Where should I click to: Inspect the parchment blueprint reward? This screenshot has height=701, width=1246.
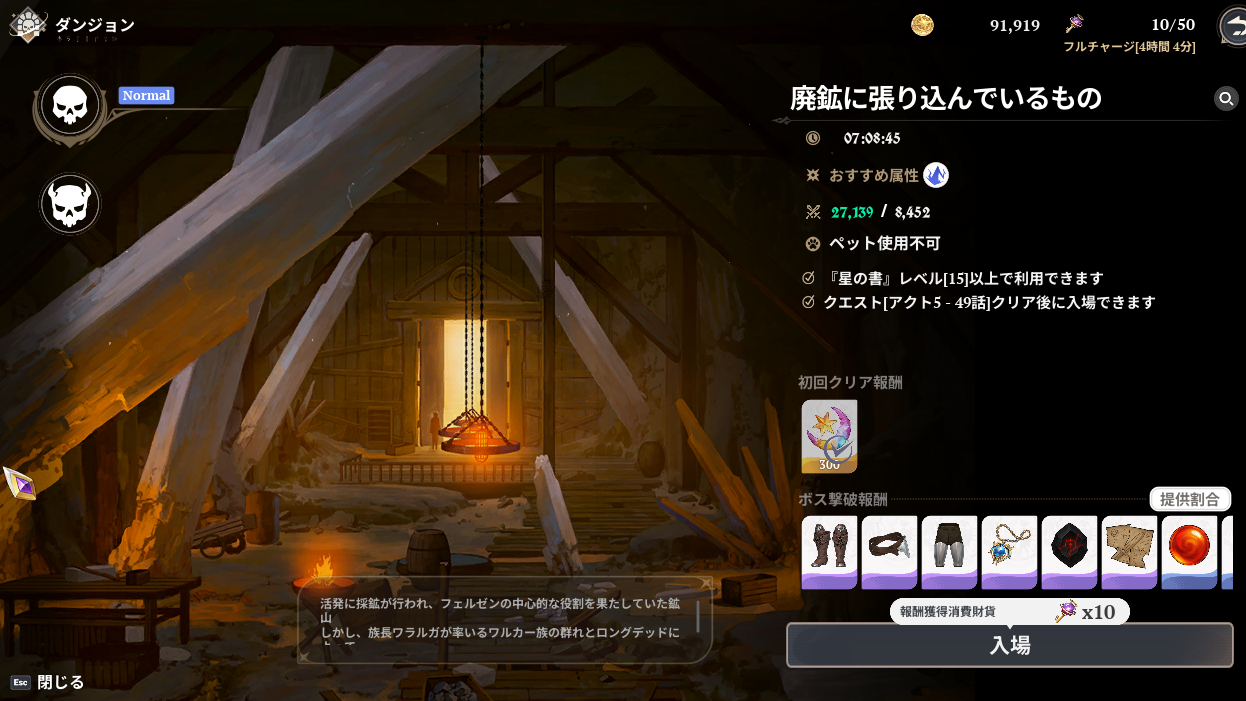click(x=1129, y=551)
